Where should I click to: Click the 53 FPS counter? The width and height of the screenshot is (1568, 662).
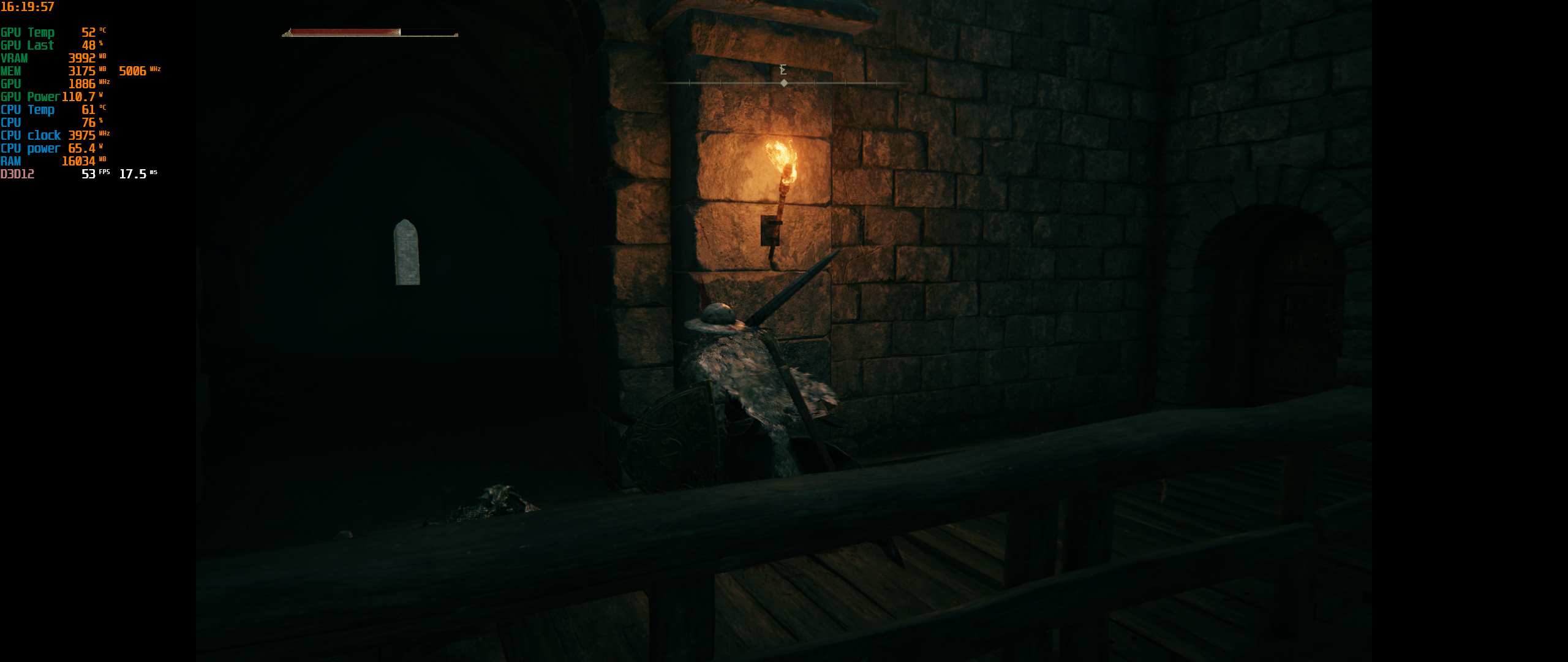[x=89, y=173]
